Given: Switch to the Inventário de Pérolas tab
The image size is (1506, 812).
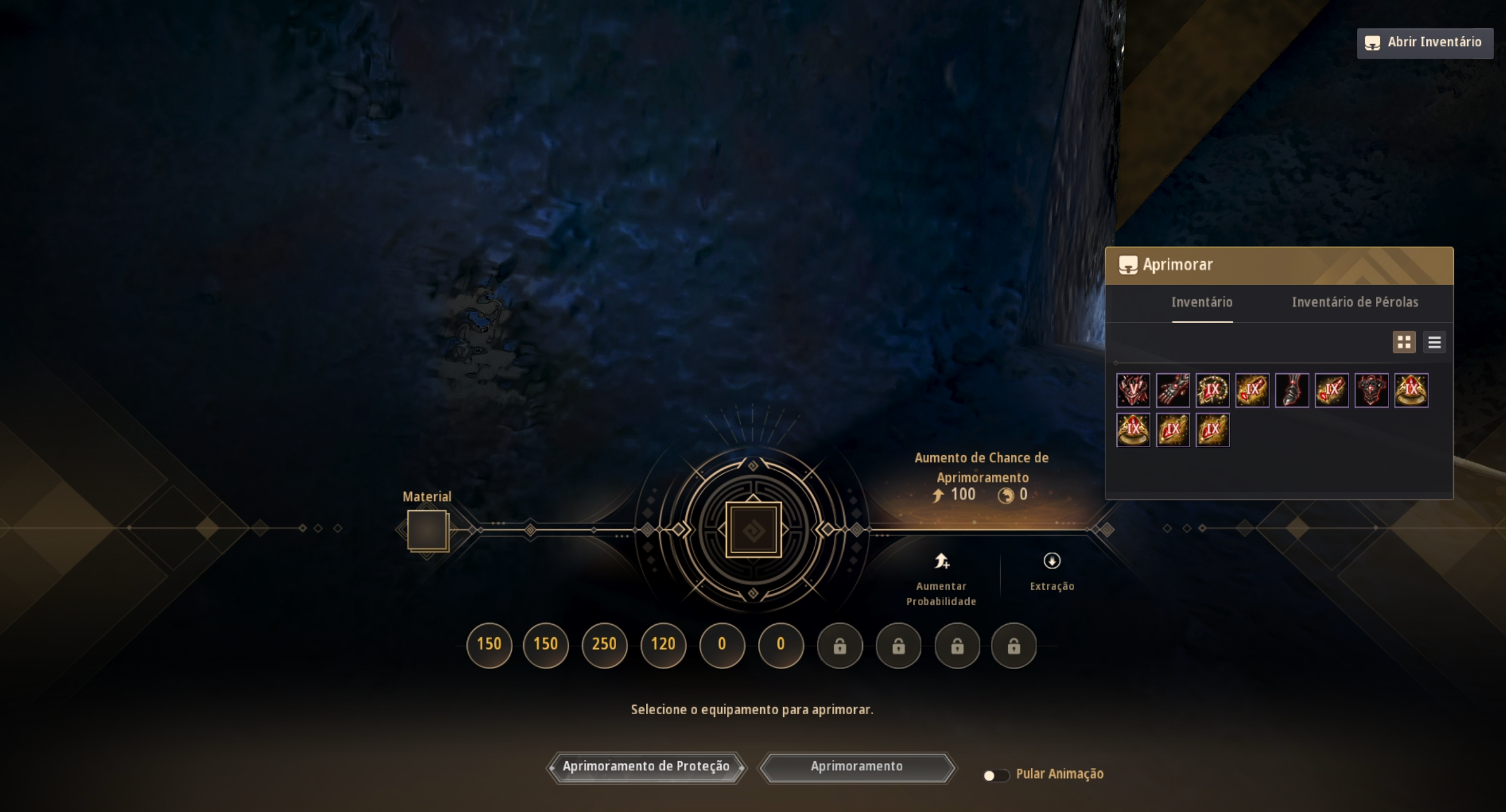Looking at the screenshot, I should pyautogui.click(x=1355, y=302).
